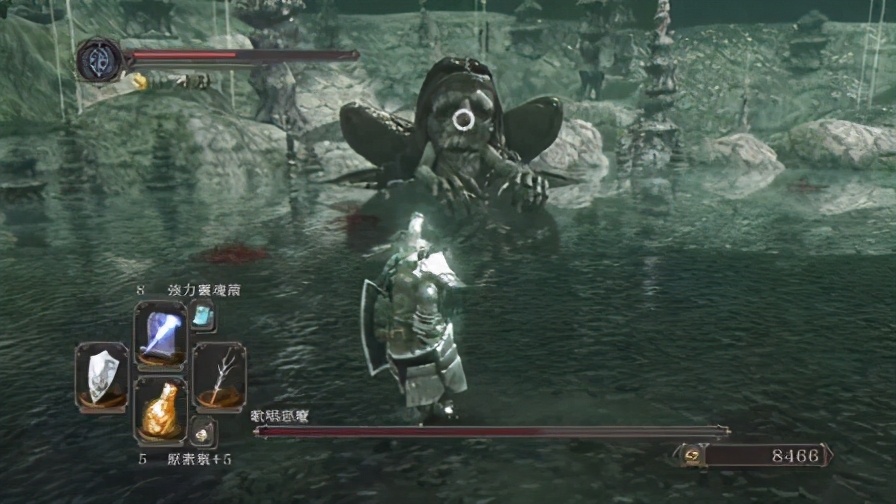Image resolution: width=896 pixels, height=504 pixels.
Task: Choose the white shield slot
Action: tap(101, 375)
